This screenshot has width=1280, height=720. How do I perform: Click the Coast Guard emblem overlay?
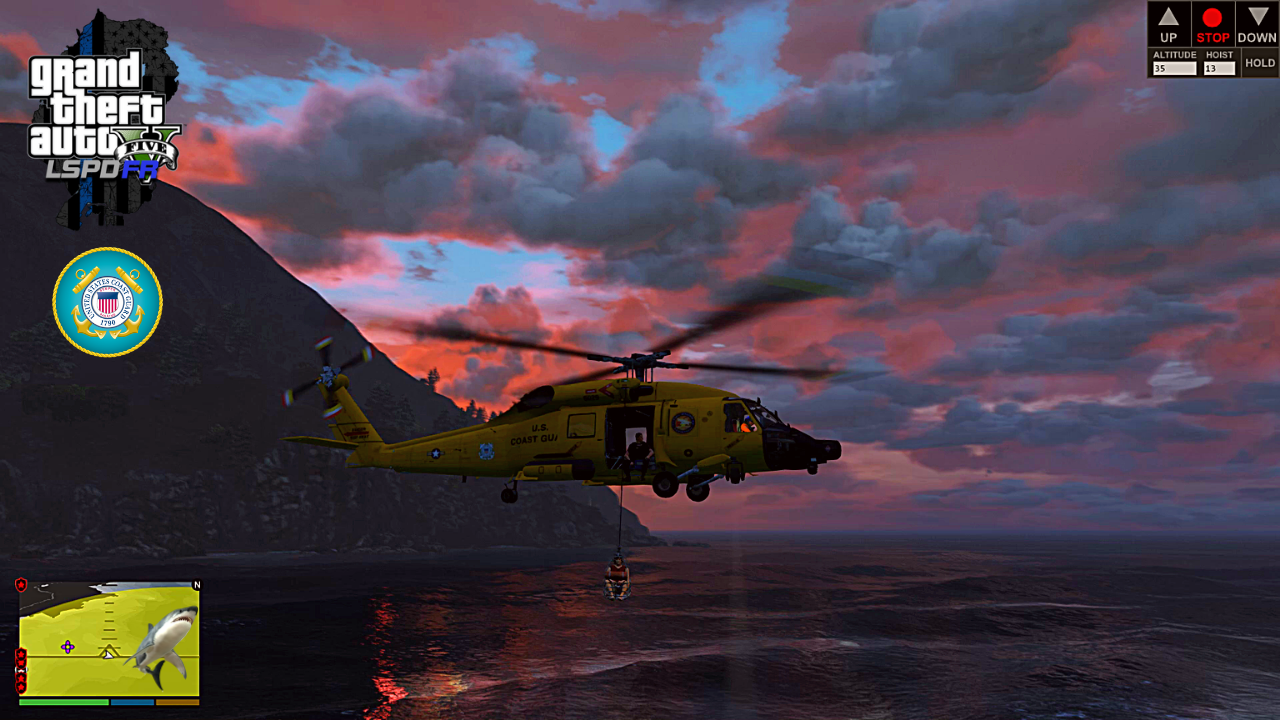(107, 302)
